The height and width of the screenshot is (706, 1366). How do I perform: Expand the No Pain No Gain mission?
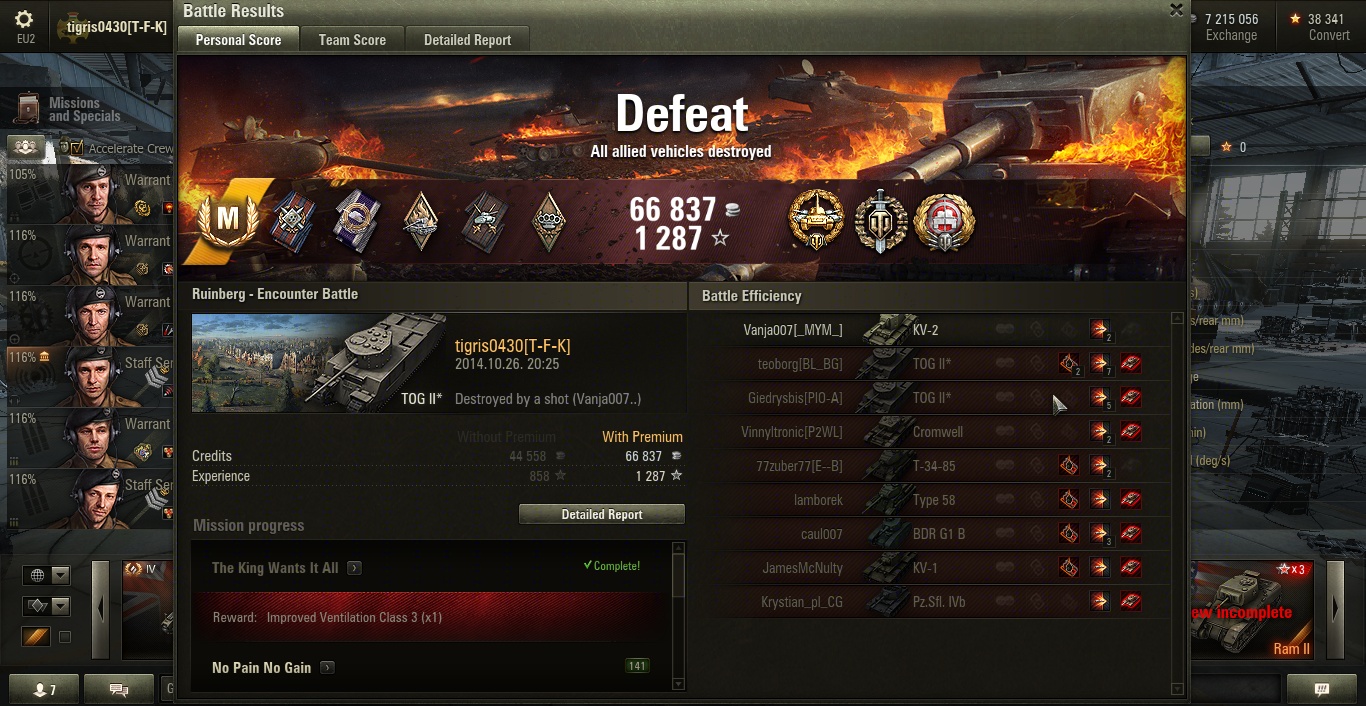(x=327, y=668)
